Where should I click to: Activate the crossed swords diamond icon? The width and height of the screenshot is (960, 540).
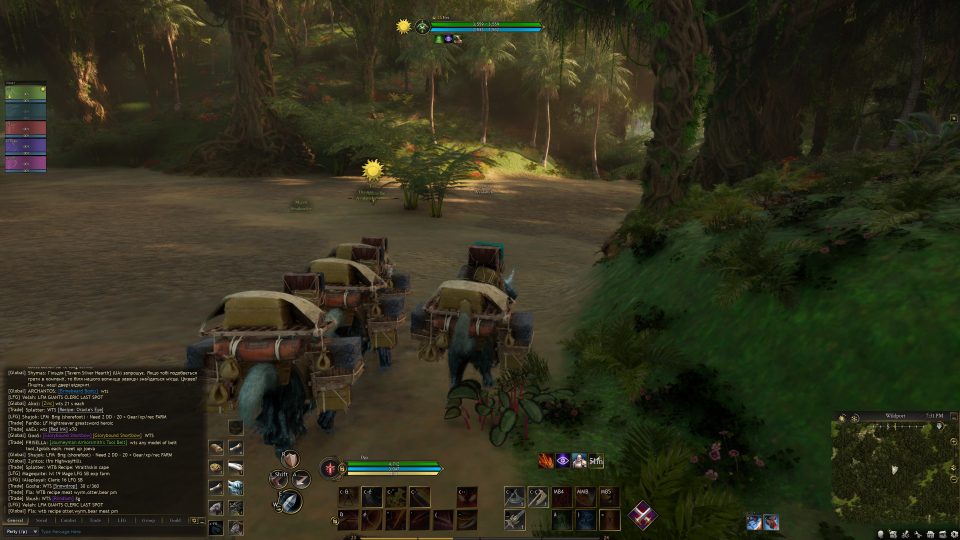pos(642,514)
